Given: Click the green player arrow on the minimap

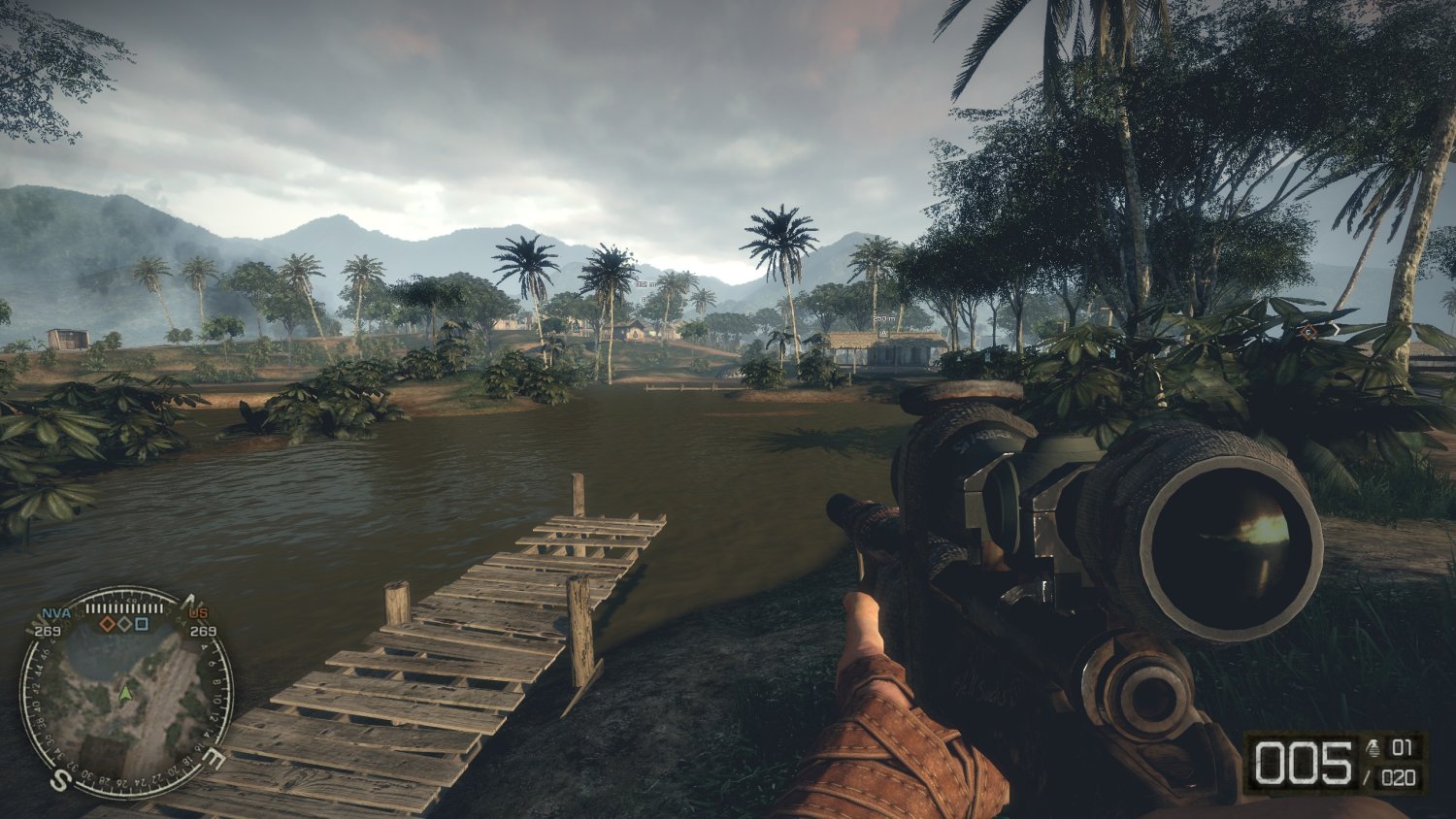Looking at the screenshot, I should [126, 695].
